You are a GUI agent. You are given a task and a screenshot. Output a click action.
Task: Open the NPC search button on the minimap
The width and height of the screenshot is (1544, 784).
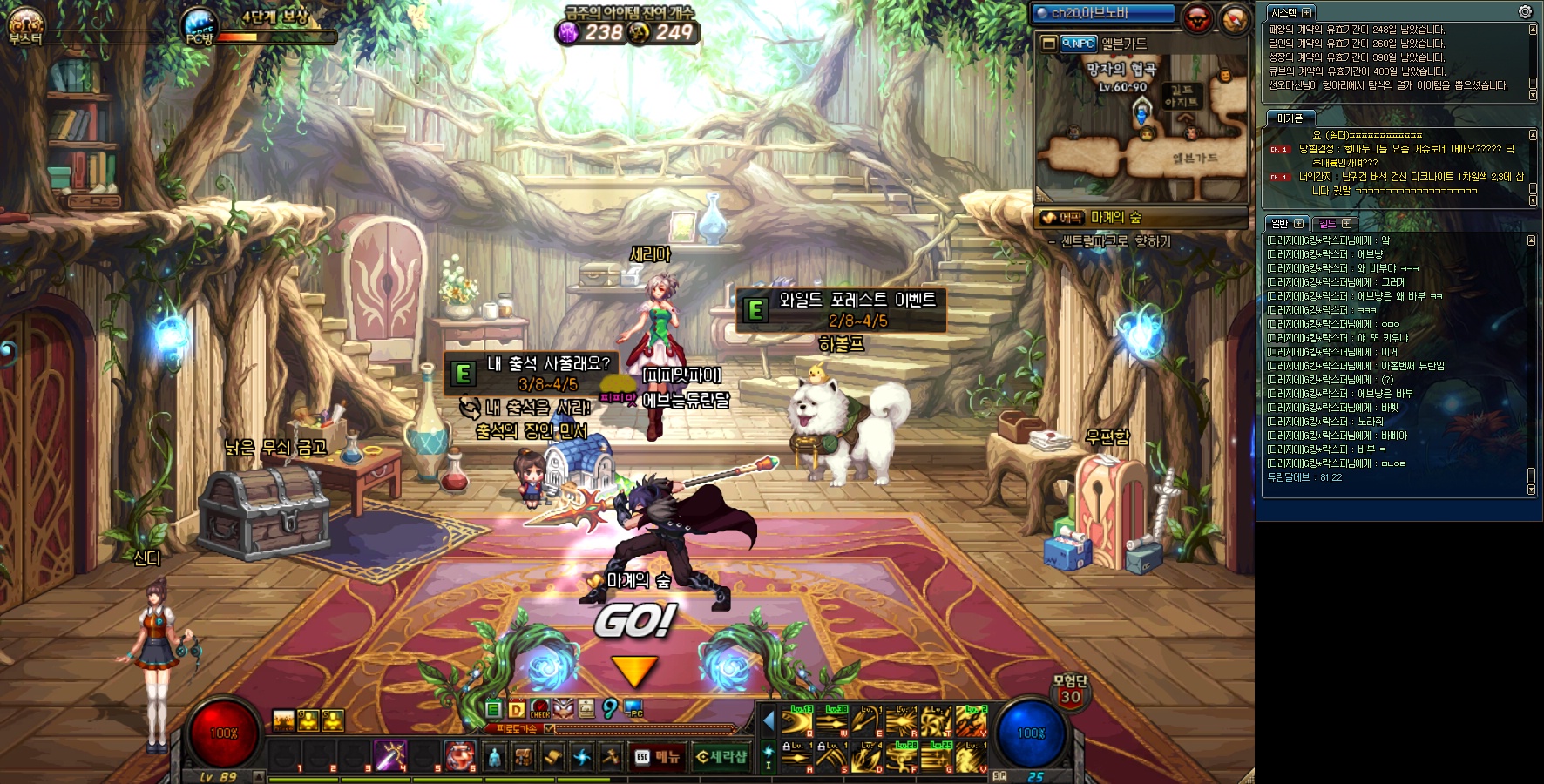(x=1079, y=44)
